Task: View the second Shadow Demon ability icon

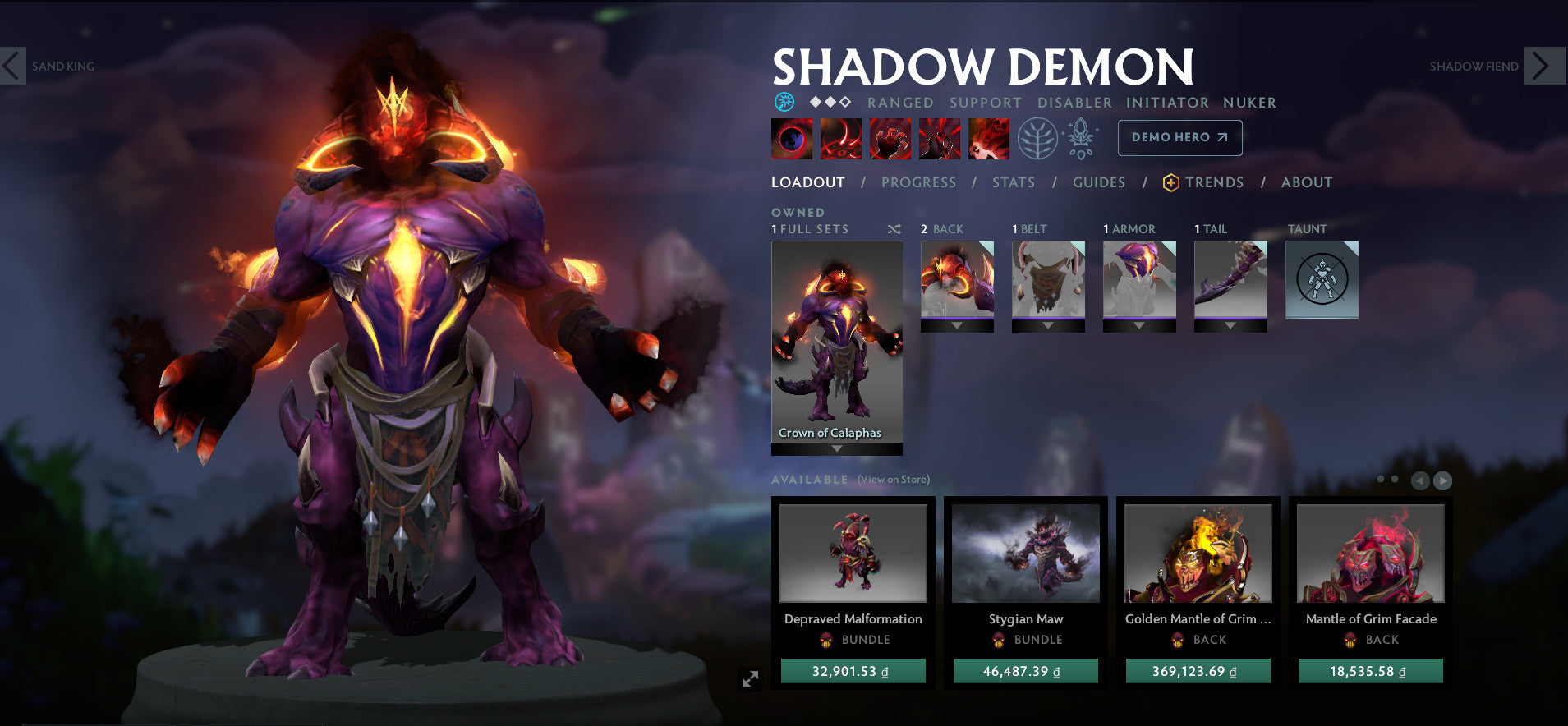Action: pyautogui.click(x=840, y=138)
